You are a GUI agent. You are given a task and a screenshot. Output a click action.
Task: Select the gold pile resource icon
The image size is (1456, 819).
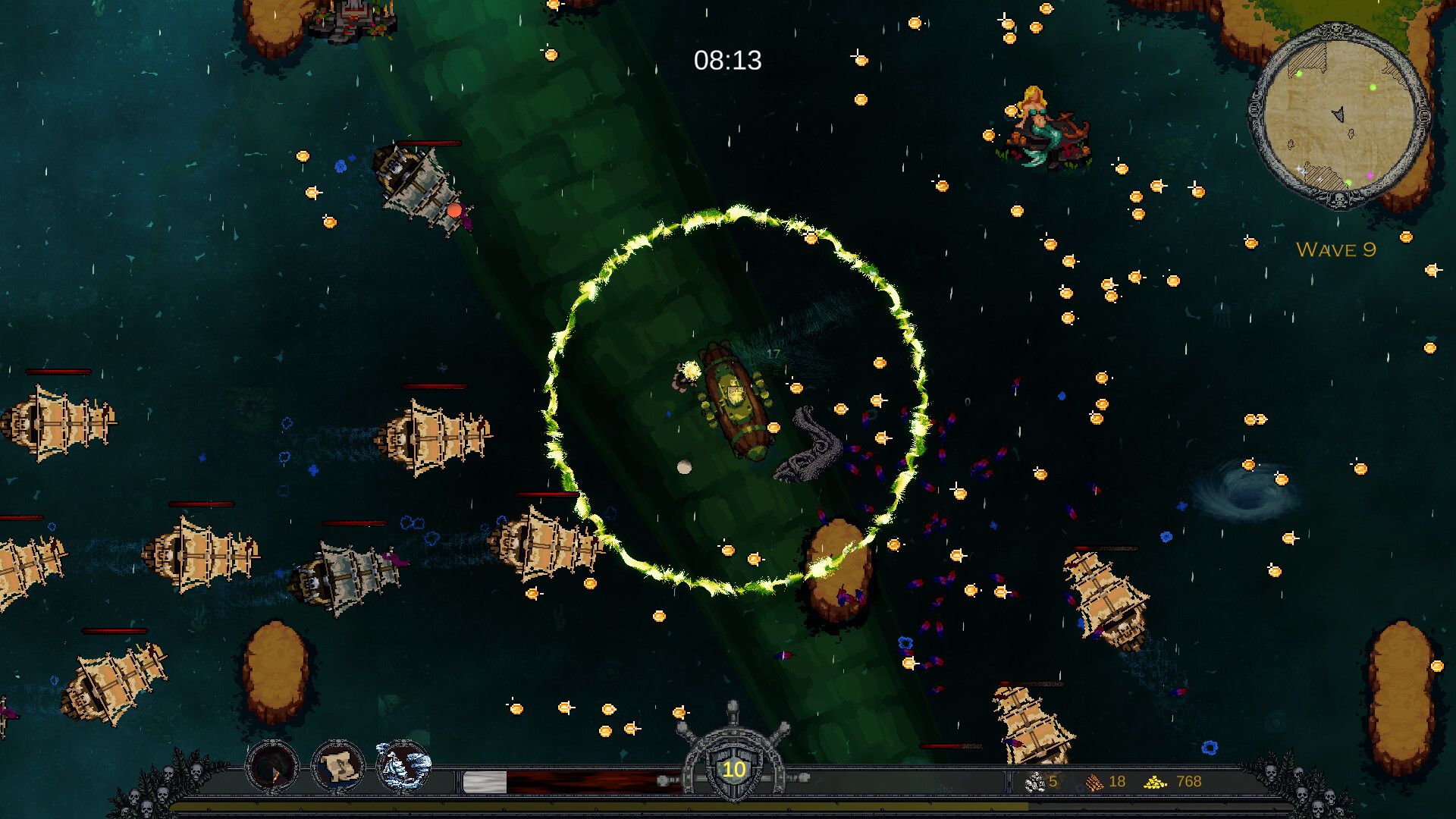1155,782
